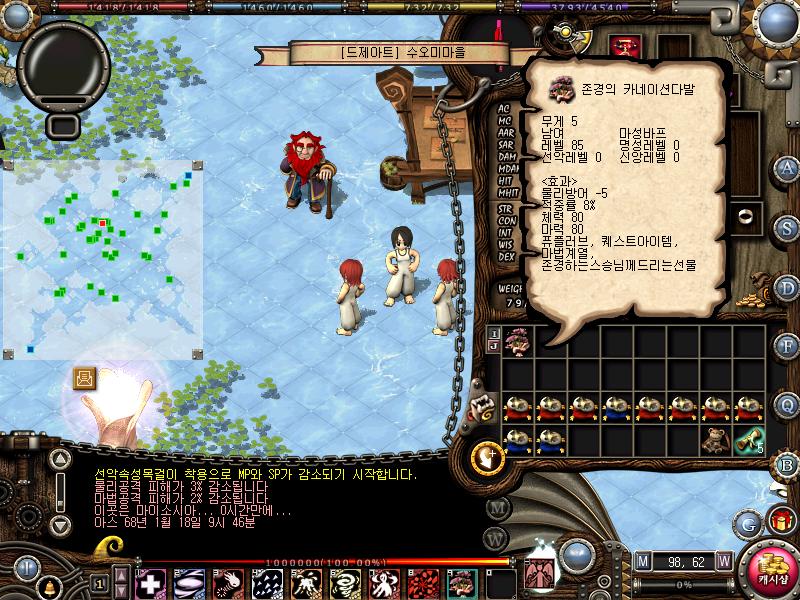The image size is (800, 600).
Task: Click the round Q side button
Action: tap(787, 404)
